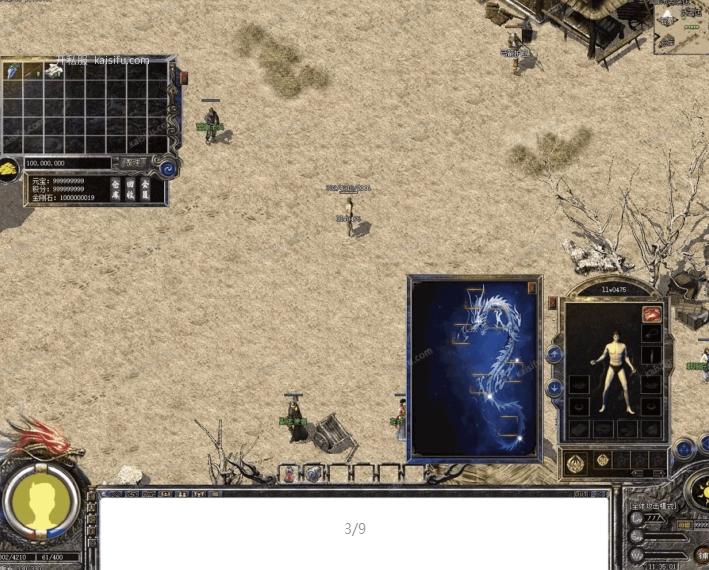Click the gold ingot pile icon
The height and width of the screenshot is (570, 709).
[x=9, y=170]
